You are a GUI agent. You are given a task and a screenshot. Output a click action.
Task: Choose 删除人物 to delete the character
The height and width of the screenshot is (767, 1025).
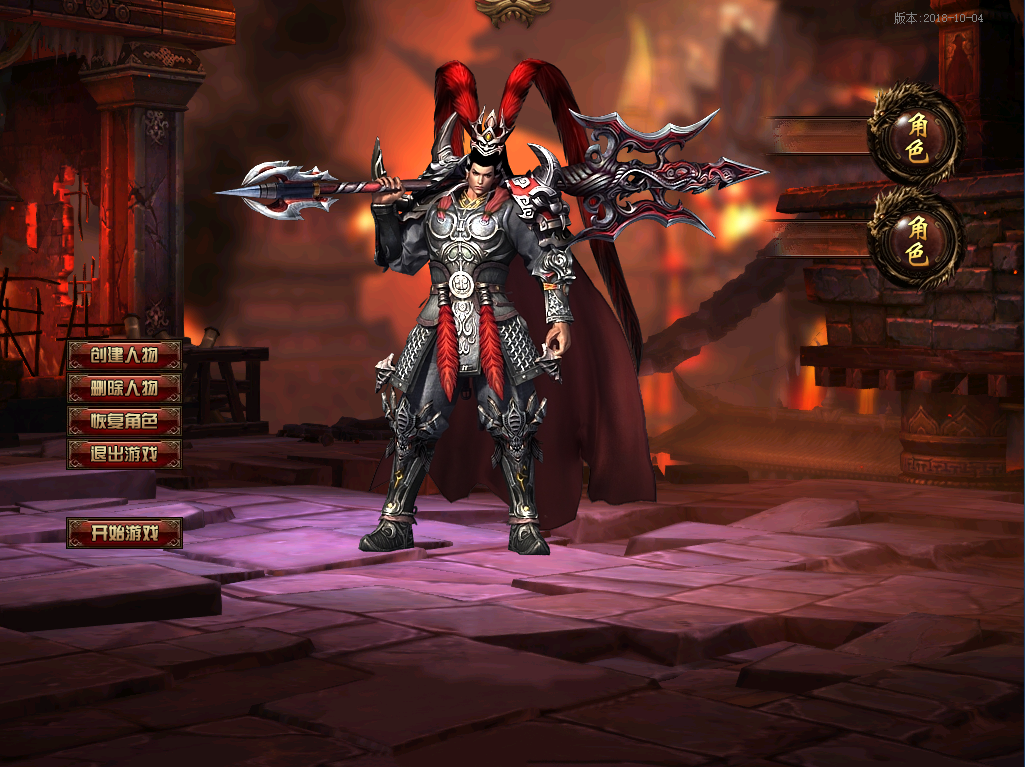pyautogui.click(x=124, y=388)
